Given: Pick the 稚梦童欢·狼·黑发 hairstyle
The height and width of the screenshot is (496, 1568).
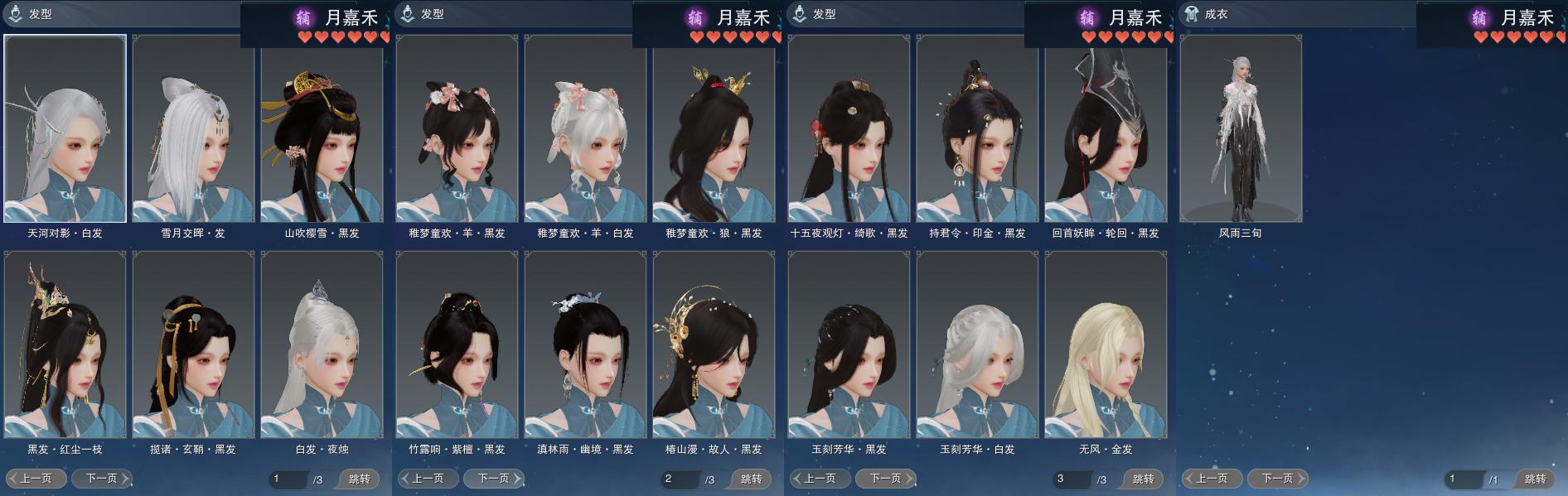Looking at the screenshot, I should pyautogui.click(x=714, y=128).
